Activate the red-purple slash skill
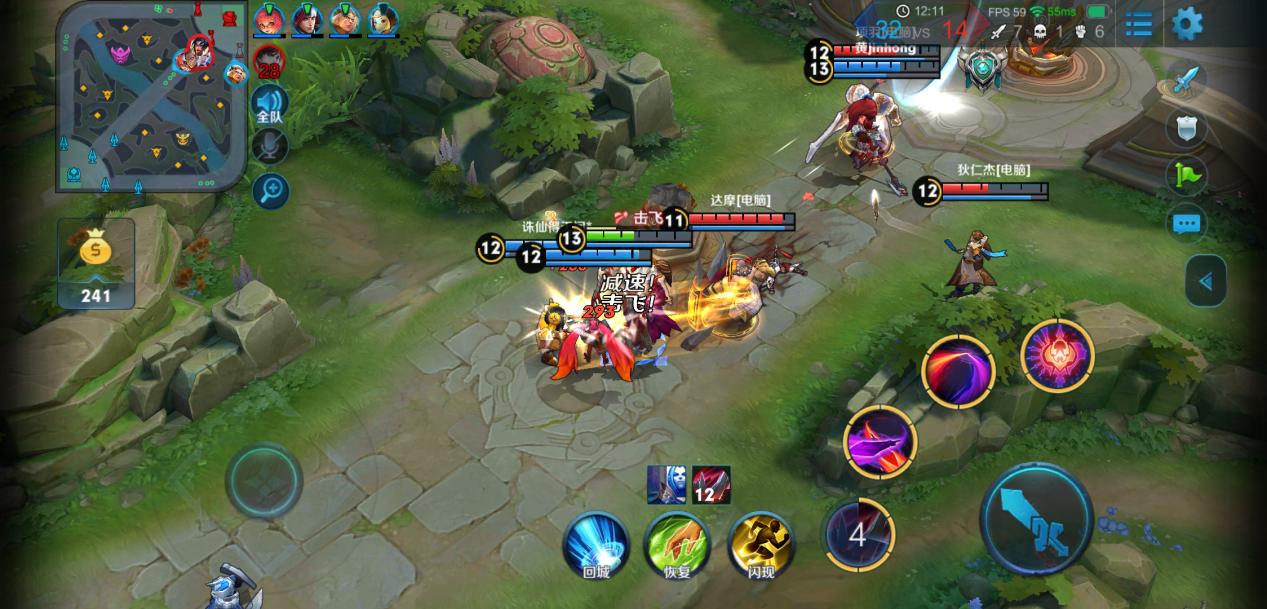The height and width of the screenshot is (609, 1267). click(957, 371)
